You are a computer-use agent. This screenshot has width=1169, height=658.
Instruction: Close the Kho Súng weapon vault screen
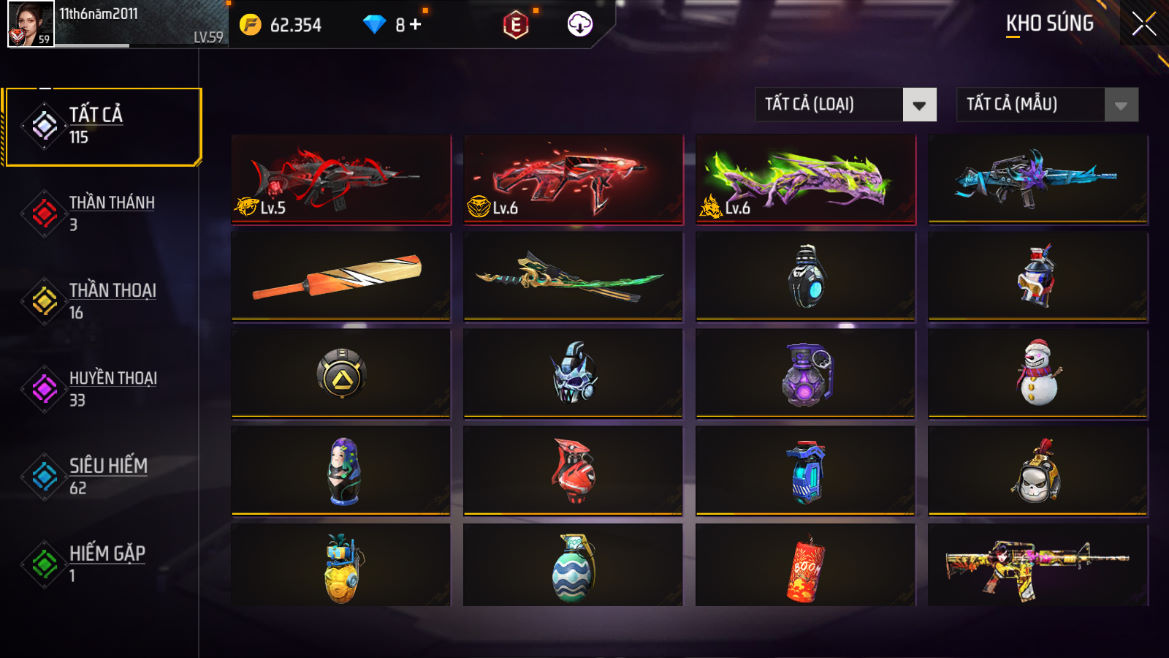coord(1143,25)
